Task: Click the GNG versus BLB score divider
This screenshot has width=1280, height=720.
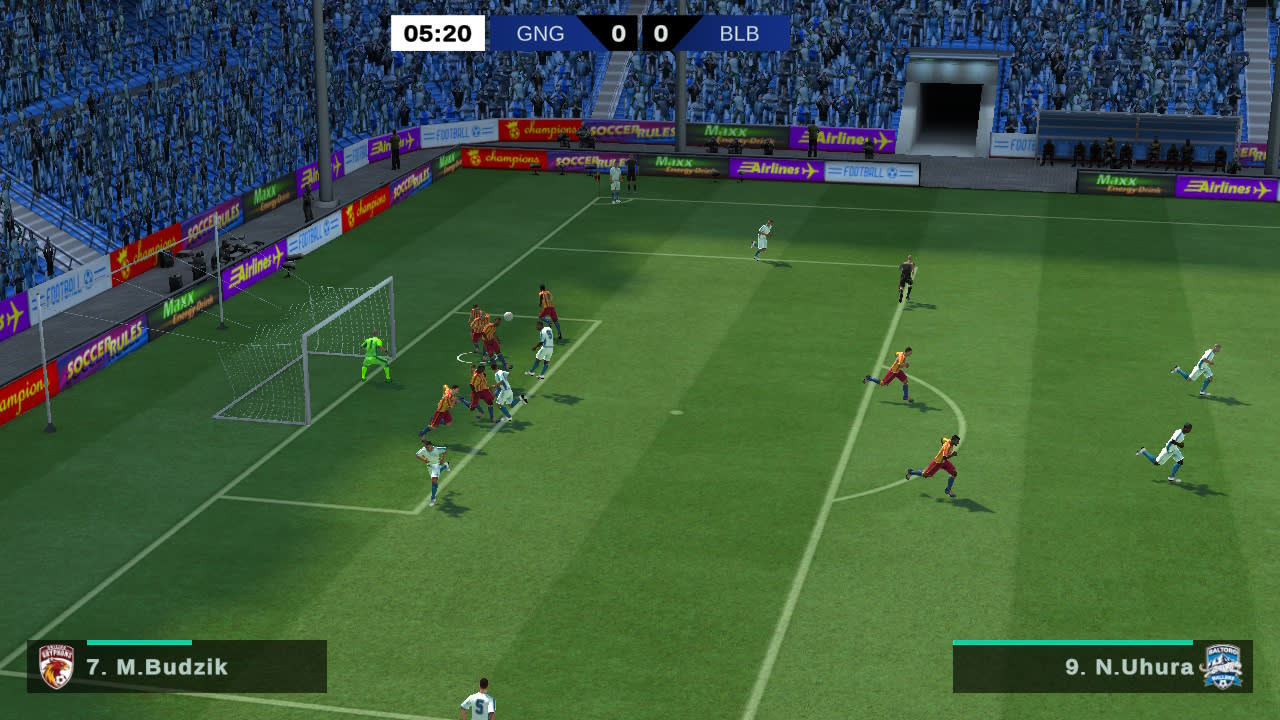Action: point(640,32)
